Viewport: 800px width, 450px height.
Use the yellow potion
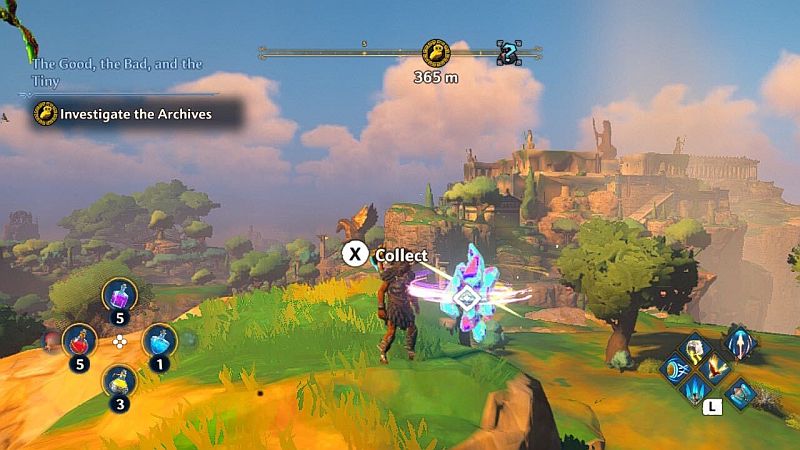click(x=121, y=381)
